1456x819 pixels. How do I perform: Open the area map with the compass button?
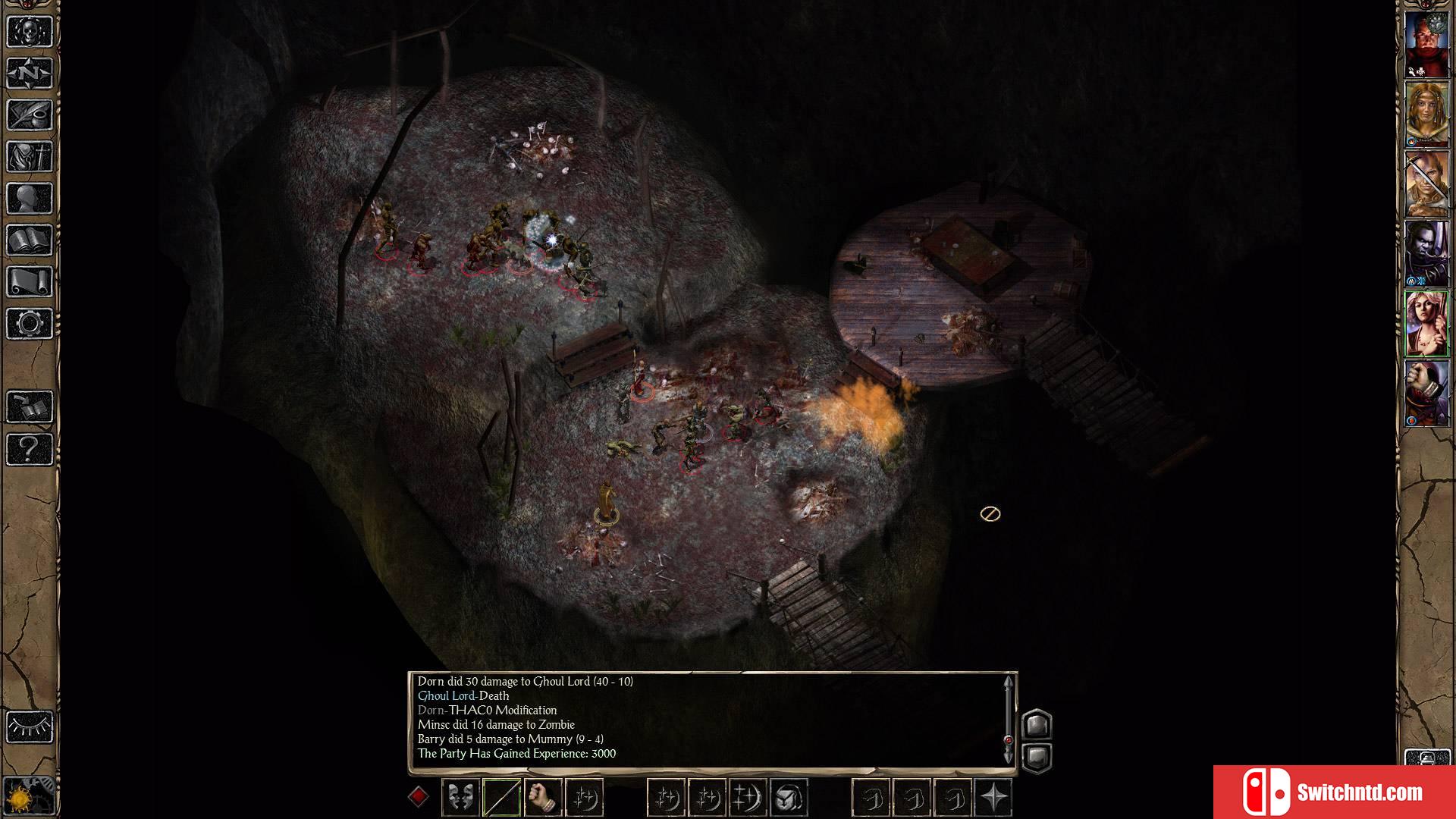[x=30, y=74]
